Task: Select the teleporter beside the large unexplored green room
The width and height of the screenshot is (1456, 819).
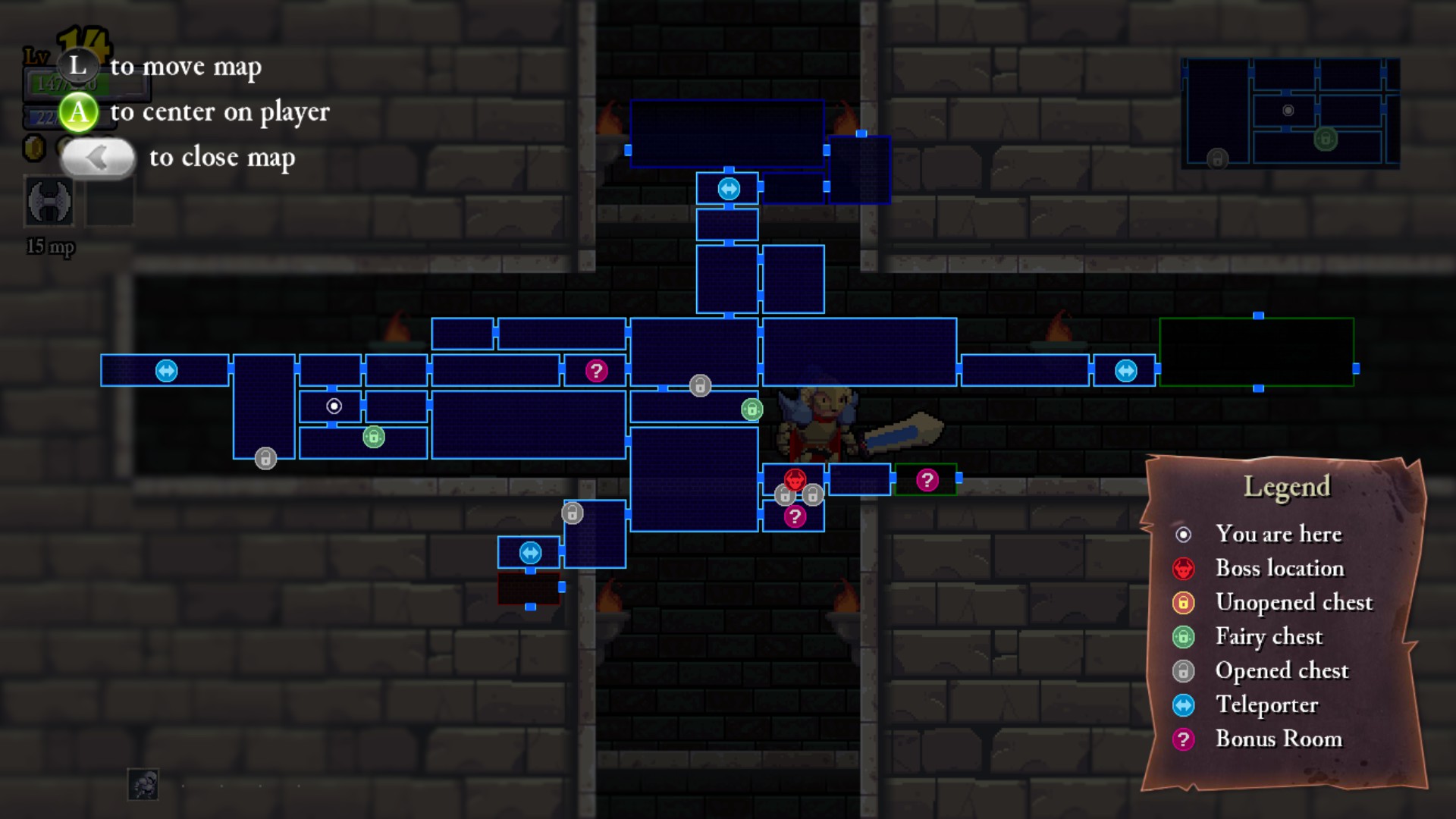Action: (1125, 371)
